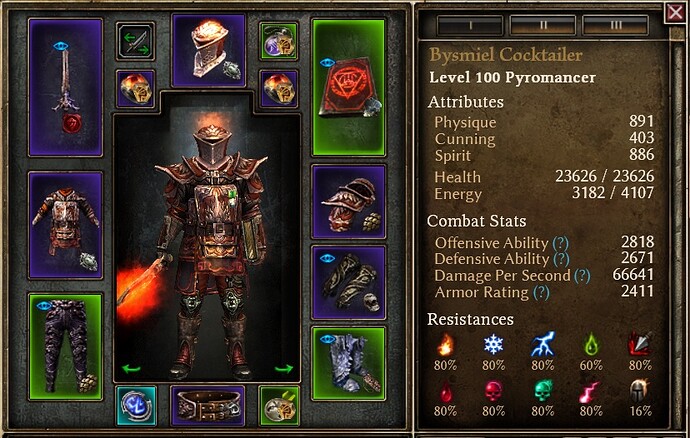
Task: Show the Damage Per Second help tooltip
Action: (x=582, y=276)
